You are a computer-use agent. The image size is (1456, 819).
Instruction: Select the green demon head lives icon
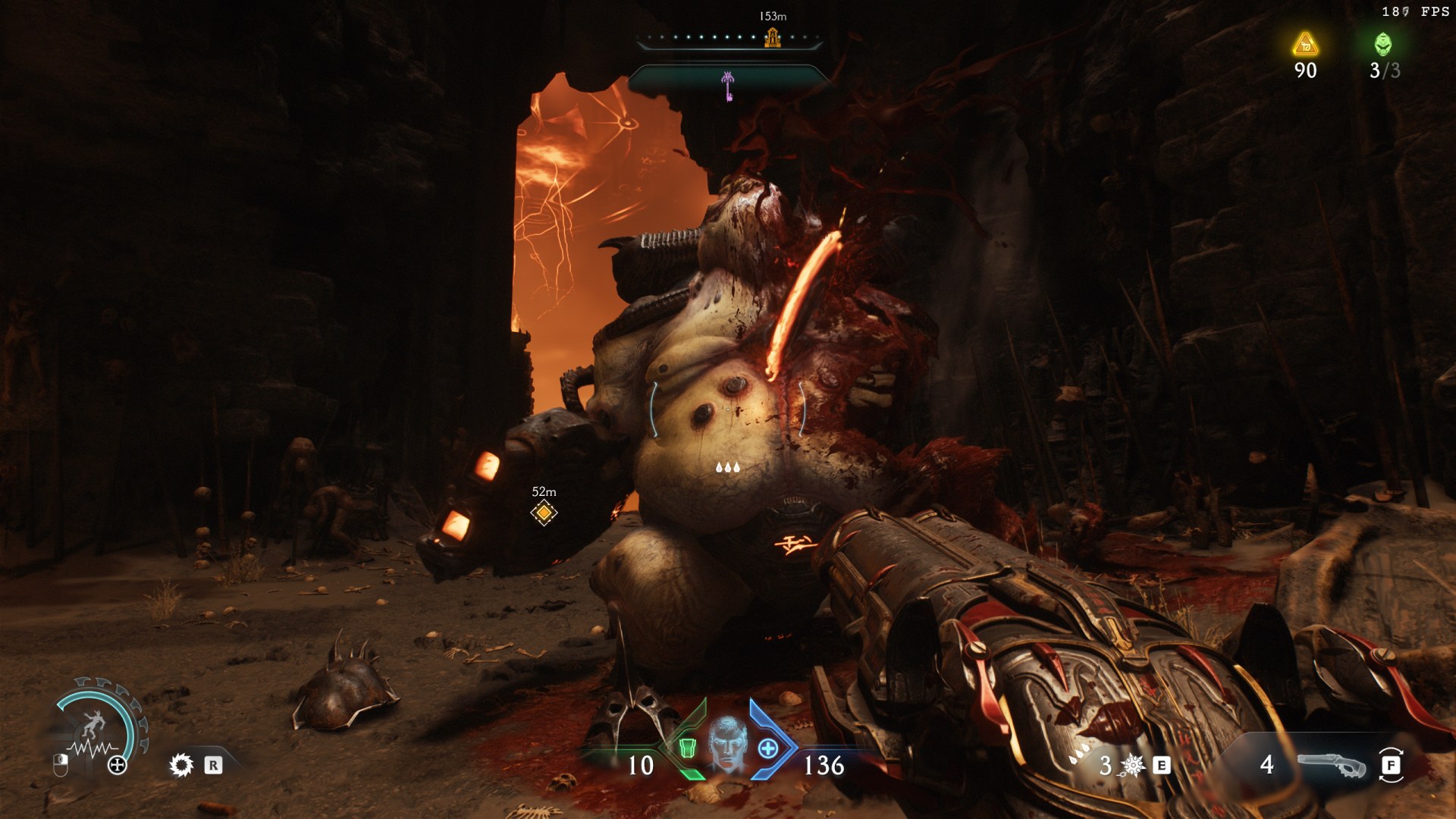1383,44
